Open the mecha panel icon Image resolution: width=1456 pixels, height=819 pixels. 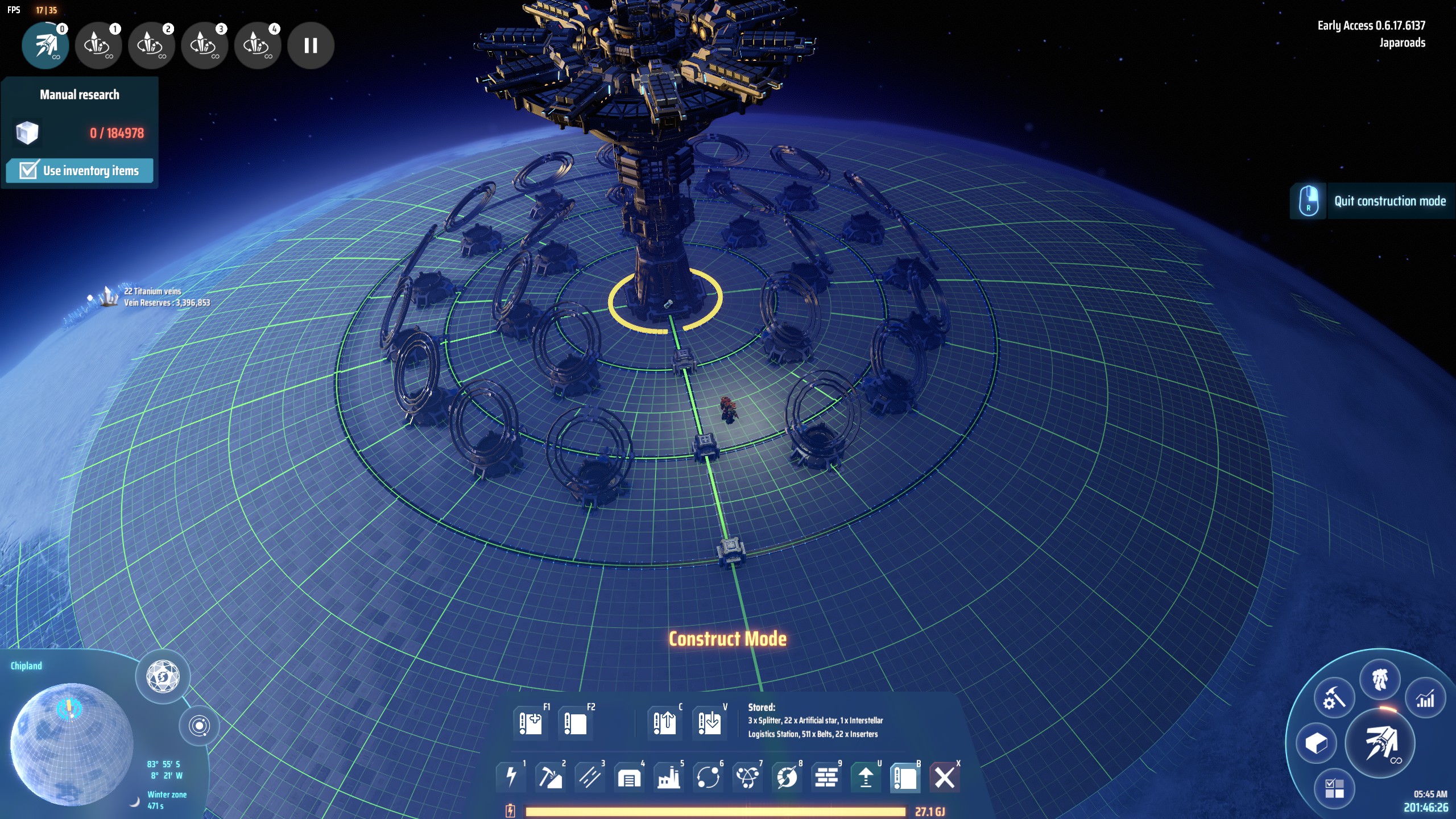coord(1380,679)
